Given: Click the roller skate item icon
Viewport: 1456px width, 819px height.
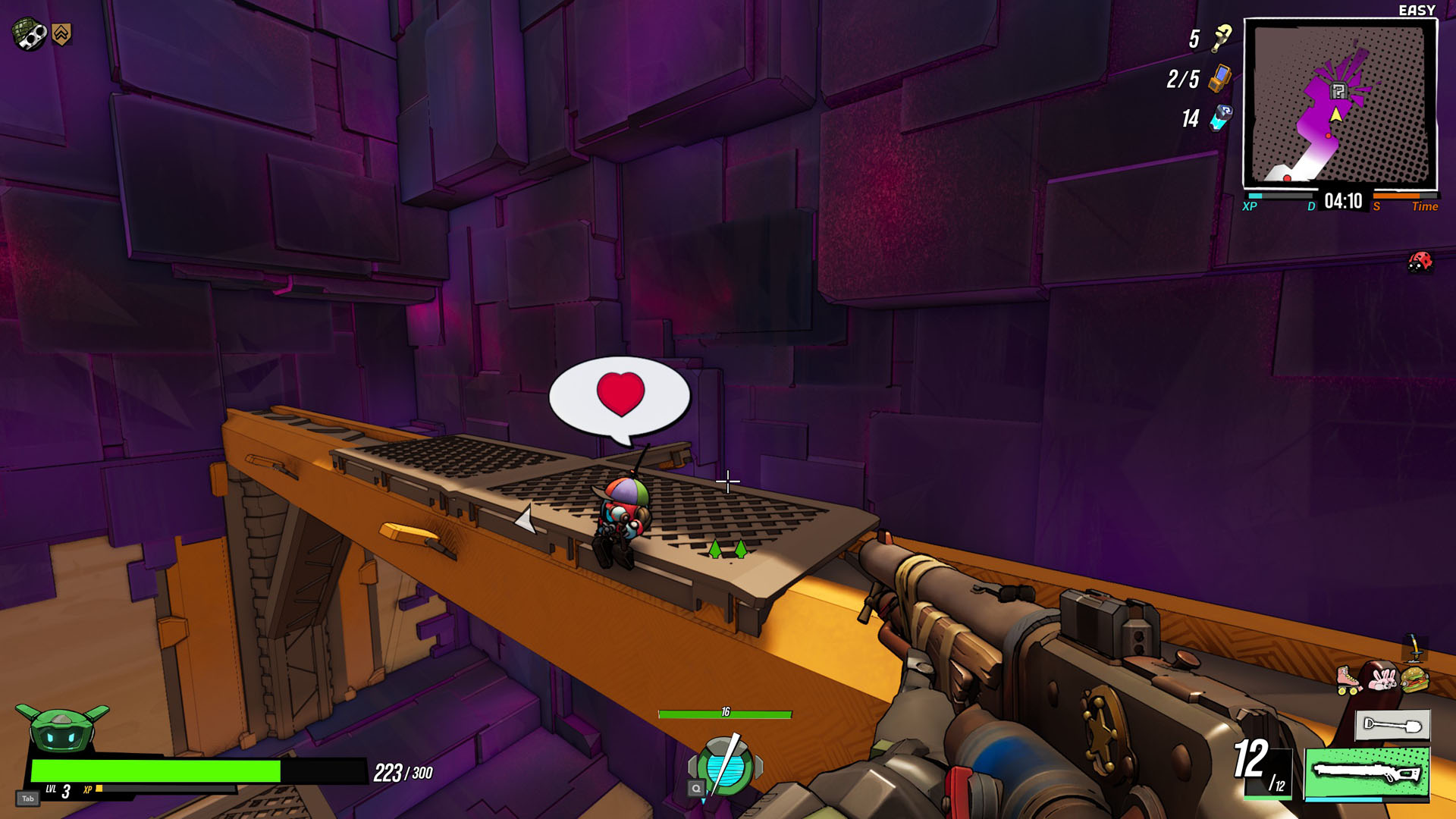Looking at the screenshot, I should [1348, 679].
